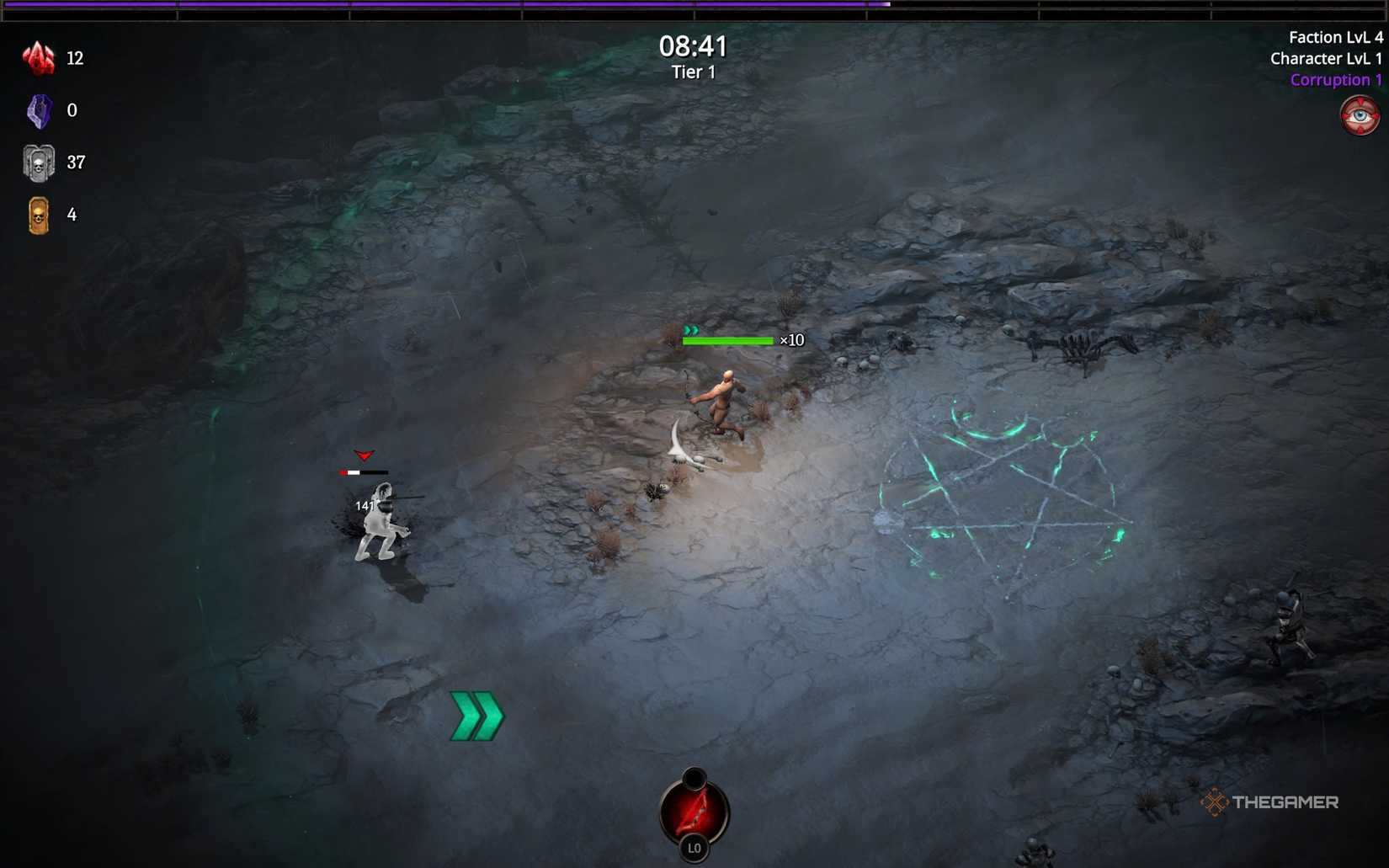1389x868 pixels.
Task: Click the TheGamer logo watermark
Action: point(1271,803)
